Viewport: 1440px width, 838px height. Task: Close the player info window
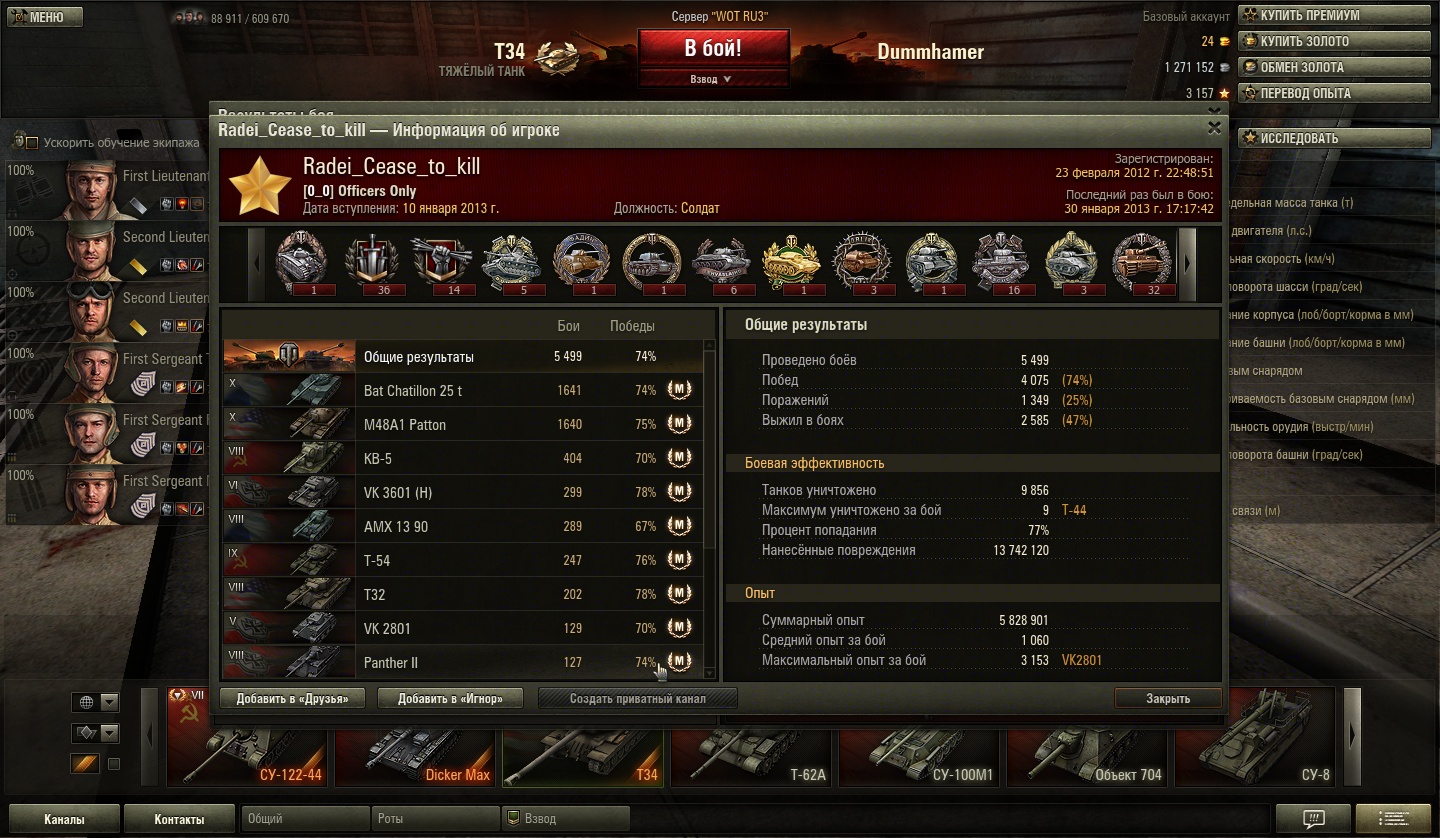pos(1214,128)
